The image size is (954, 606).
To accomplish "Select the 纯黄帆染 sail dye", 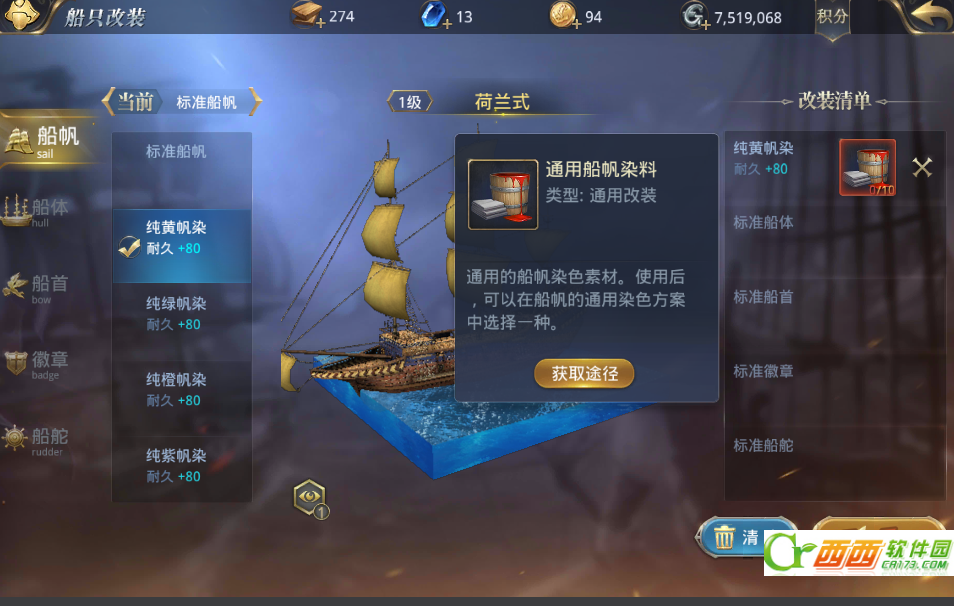I will [x=181, y=238].
